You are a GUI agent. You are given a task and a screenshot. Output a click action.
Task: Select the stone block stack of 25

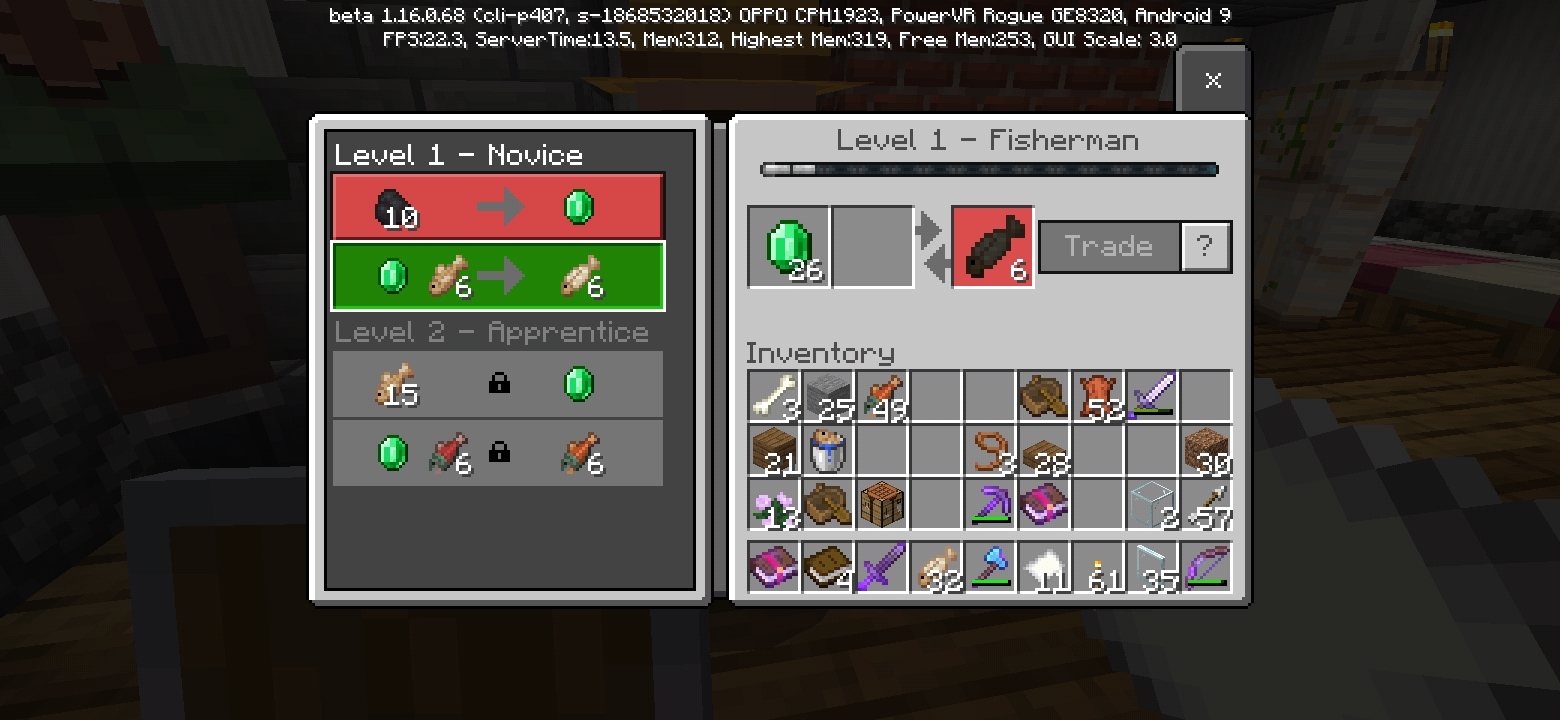pos(829,396)
